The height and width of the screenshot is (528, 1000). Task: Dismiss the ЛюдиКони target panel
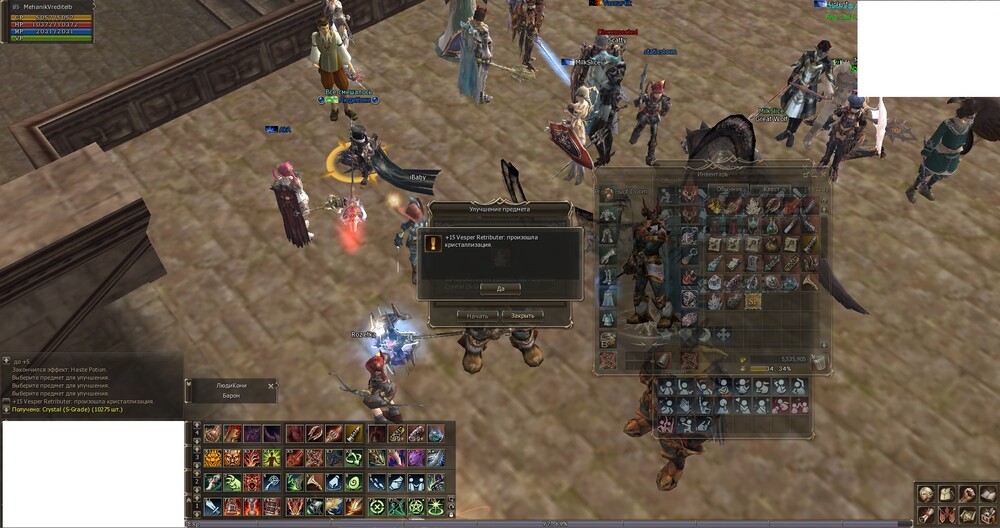pyautogui.click(x=270, y=385)
